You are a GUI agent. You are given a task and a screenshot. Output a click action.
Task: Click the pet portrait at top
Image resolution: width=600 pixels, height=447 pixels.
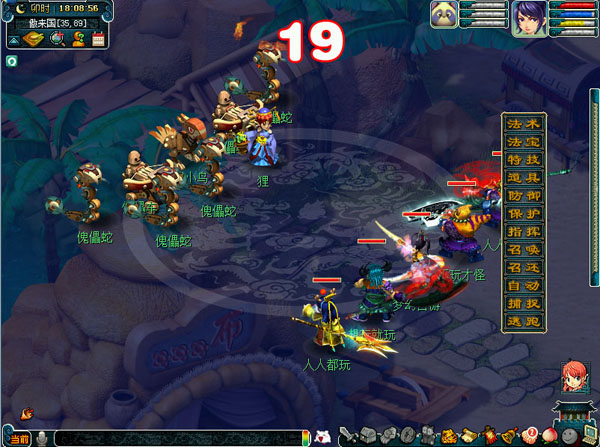point(445,15)
